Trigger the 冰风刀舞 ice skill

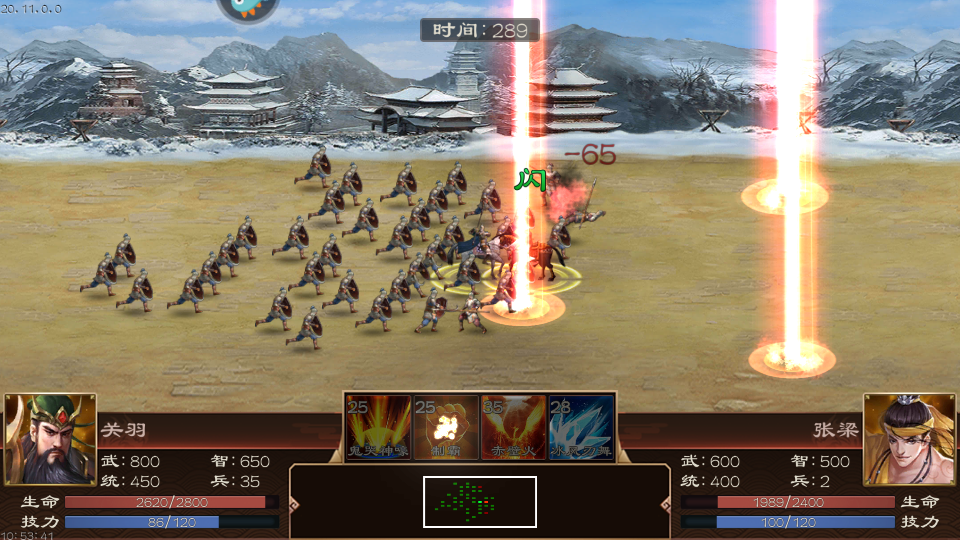(581, 427)
